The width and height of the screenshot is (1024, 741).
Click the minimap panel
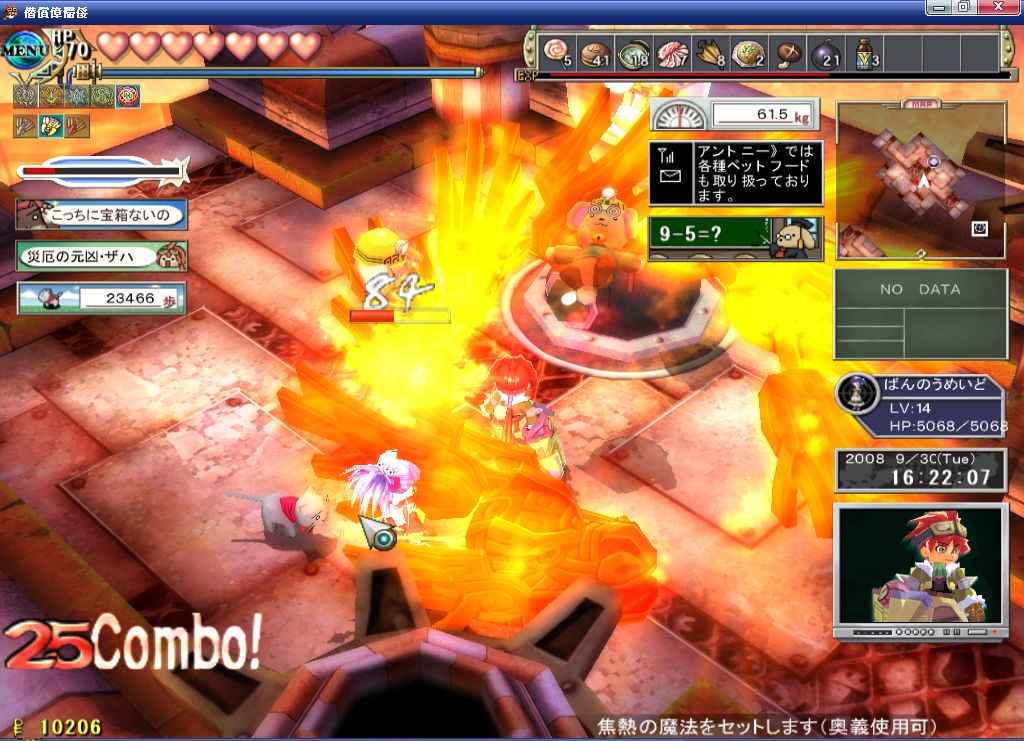[921, 180]
